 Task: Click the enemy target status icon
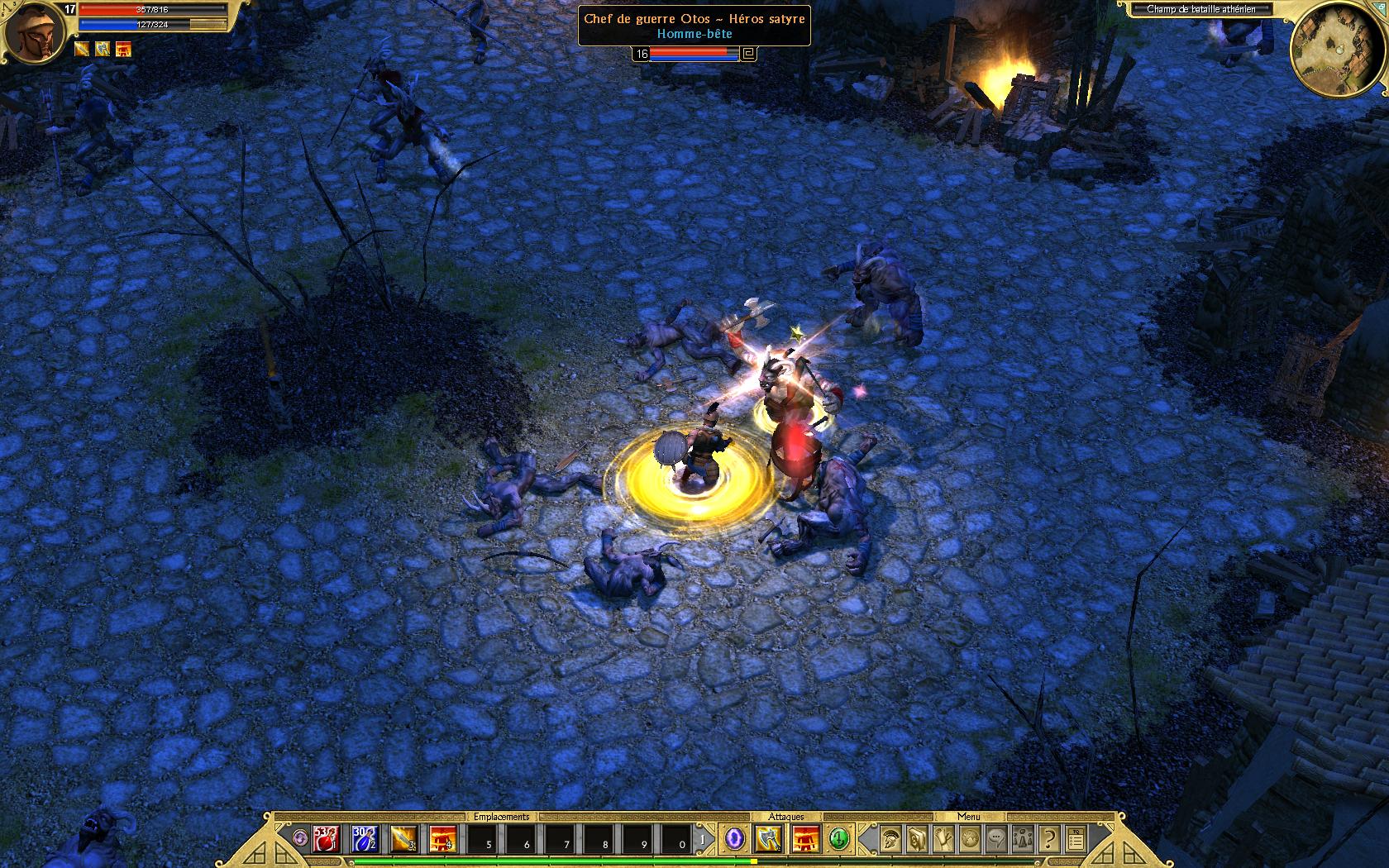pos(749,54)
